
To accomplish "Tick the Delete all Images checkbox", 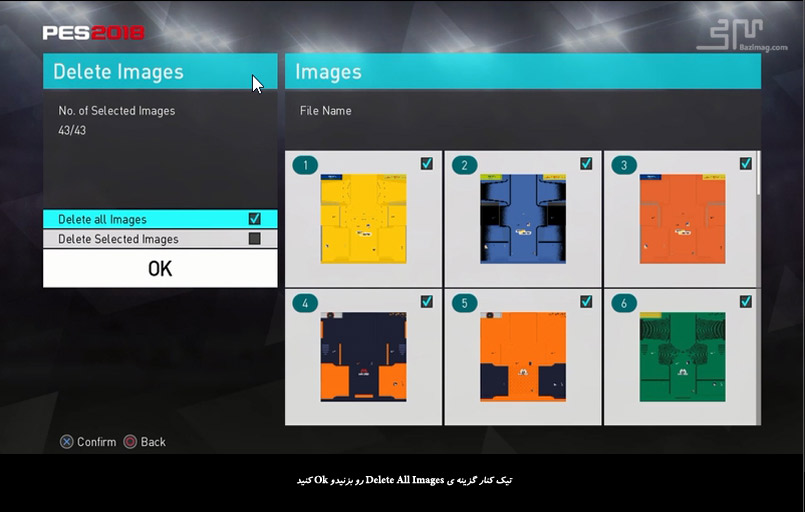I will point(254,219).
